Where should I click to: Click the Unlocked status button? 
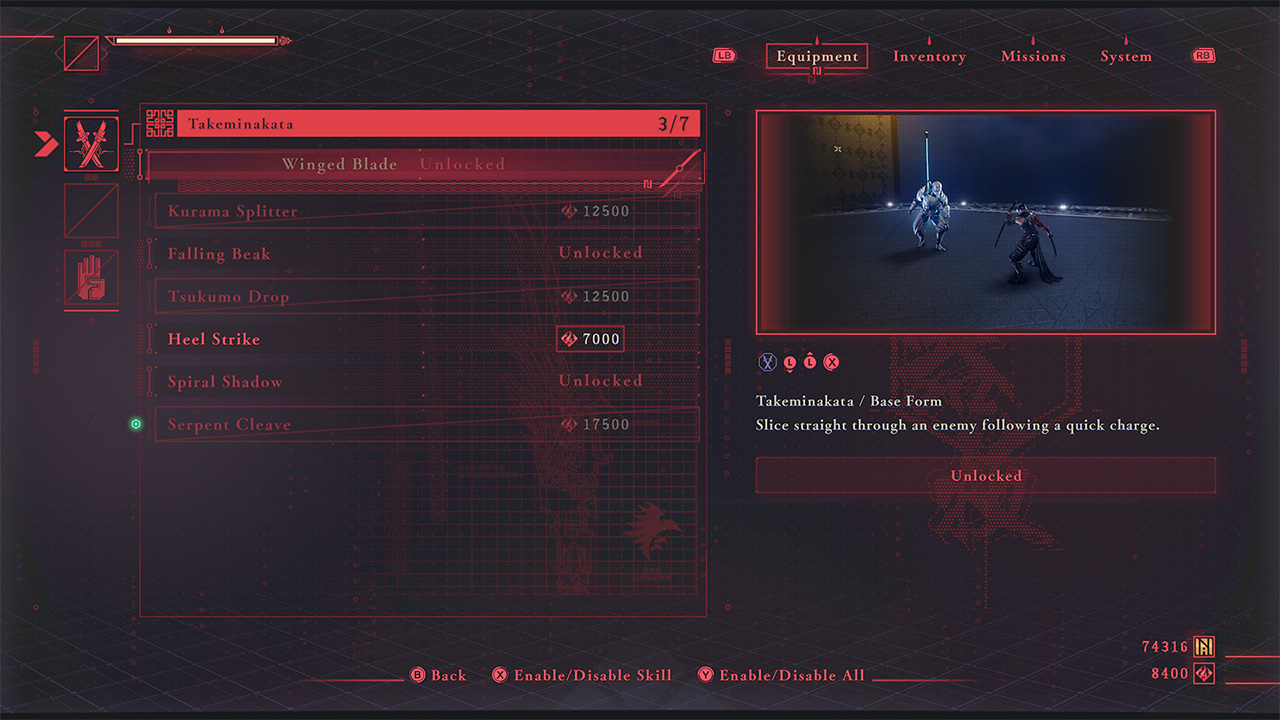tap(985, 476)
